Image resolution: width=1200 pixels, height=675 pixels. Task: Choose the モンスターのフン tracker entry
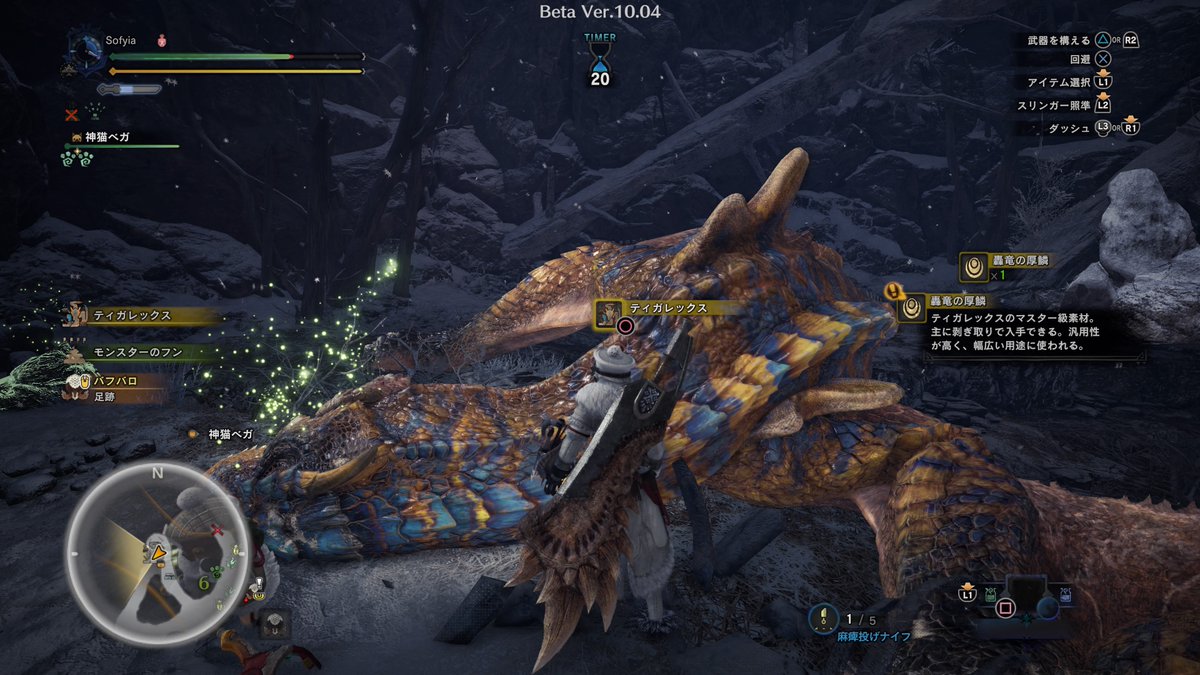139,352
